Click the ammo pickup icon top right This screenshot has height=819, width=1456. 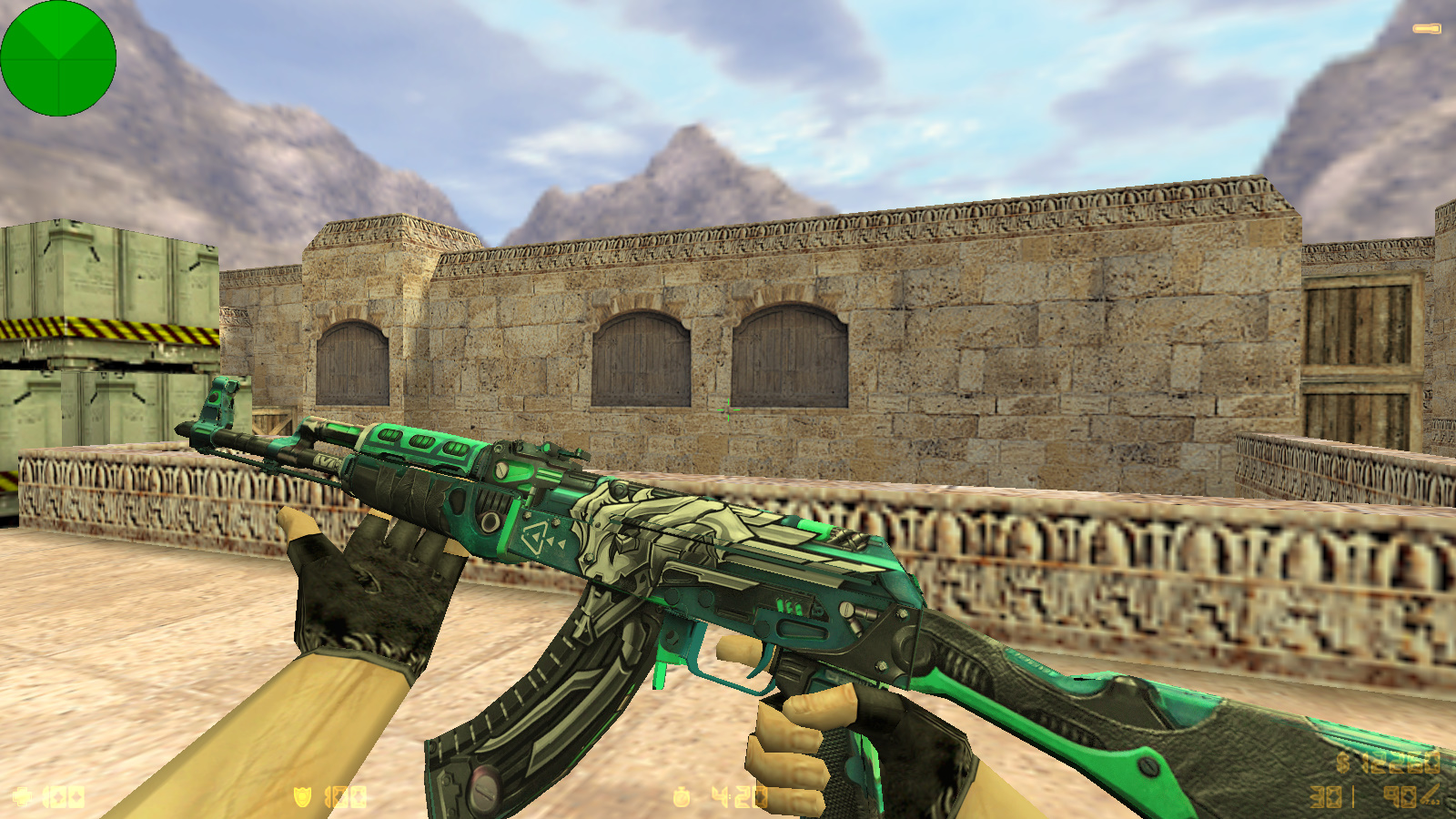(1427, 27)
